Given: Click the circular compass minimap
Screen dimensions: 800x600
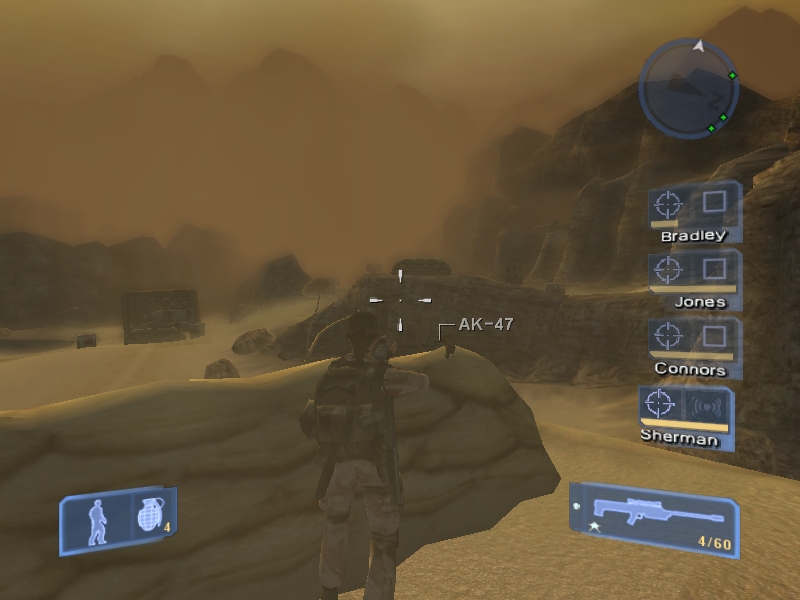Looking at the screenshot, I should (x=689, y=90).
